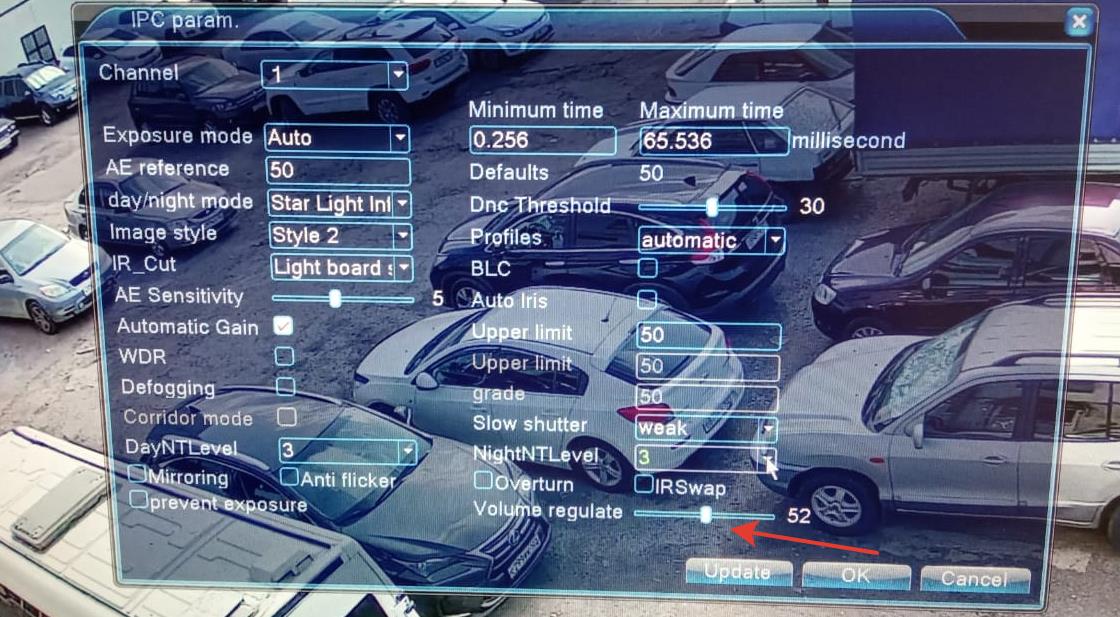This screenshot has width=1120, height=617.
Task: Open the Slow shutter dropdown
Action: (x=768, y=429)
